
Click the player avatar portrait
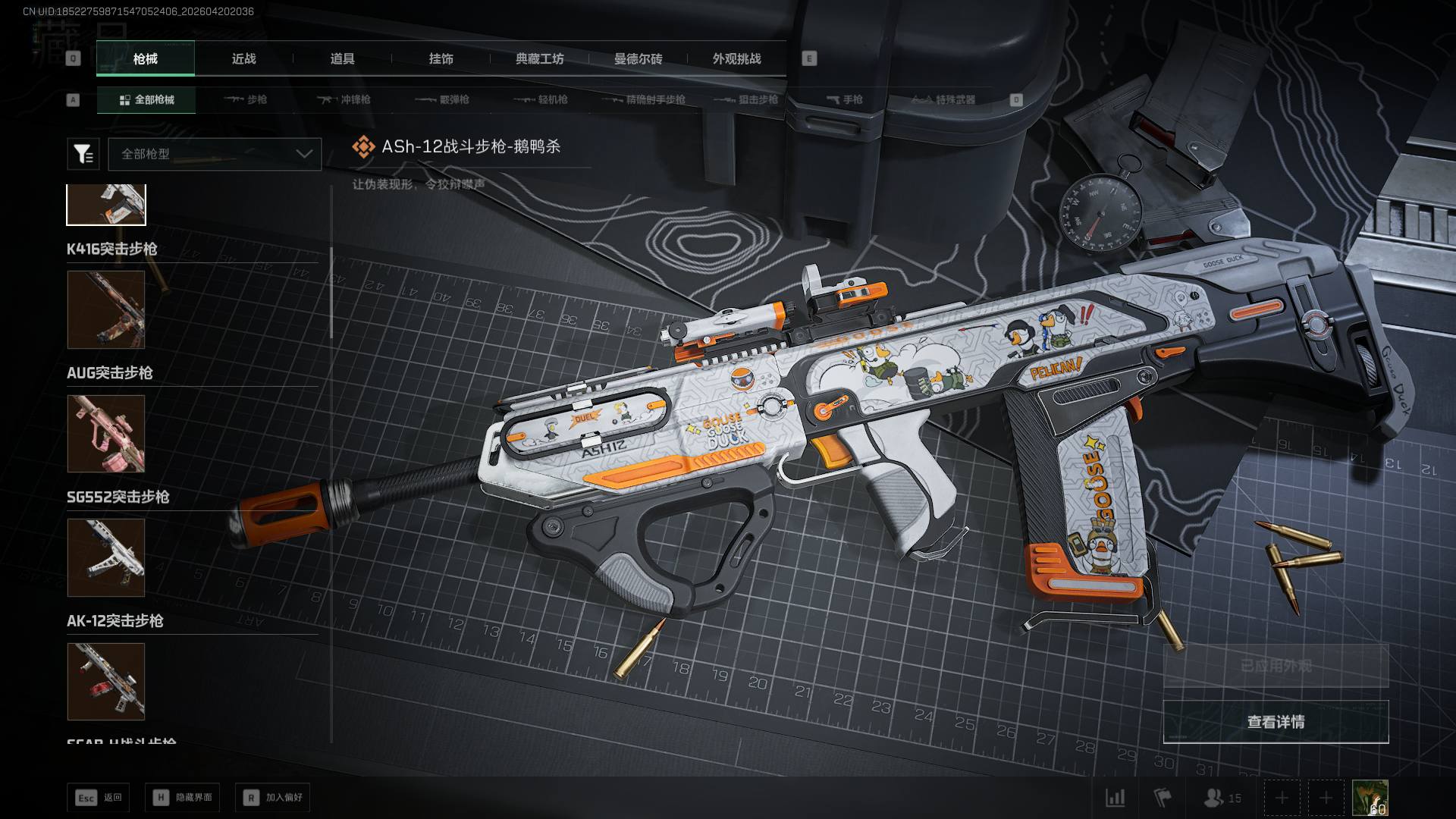click(1370, 798)
